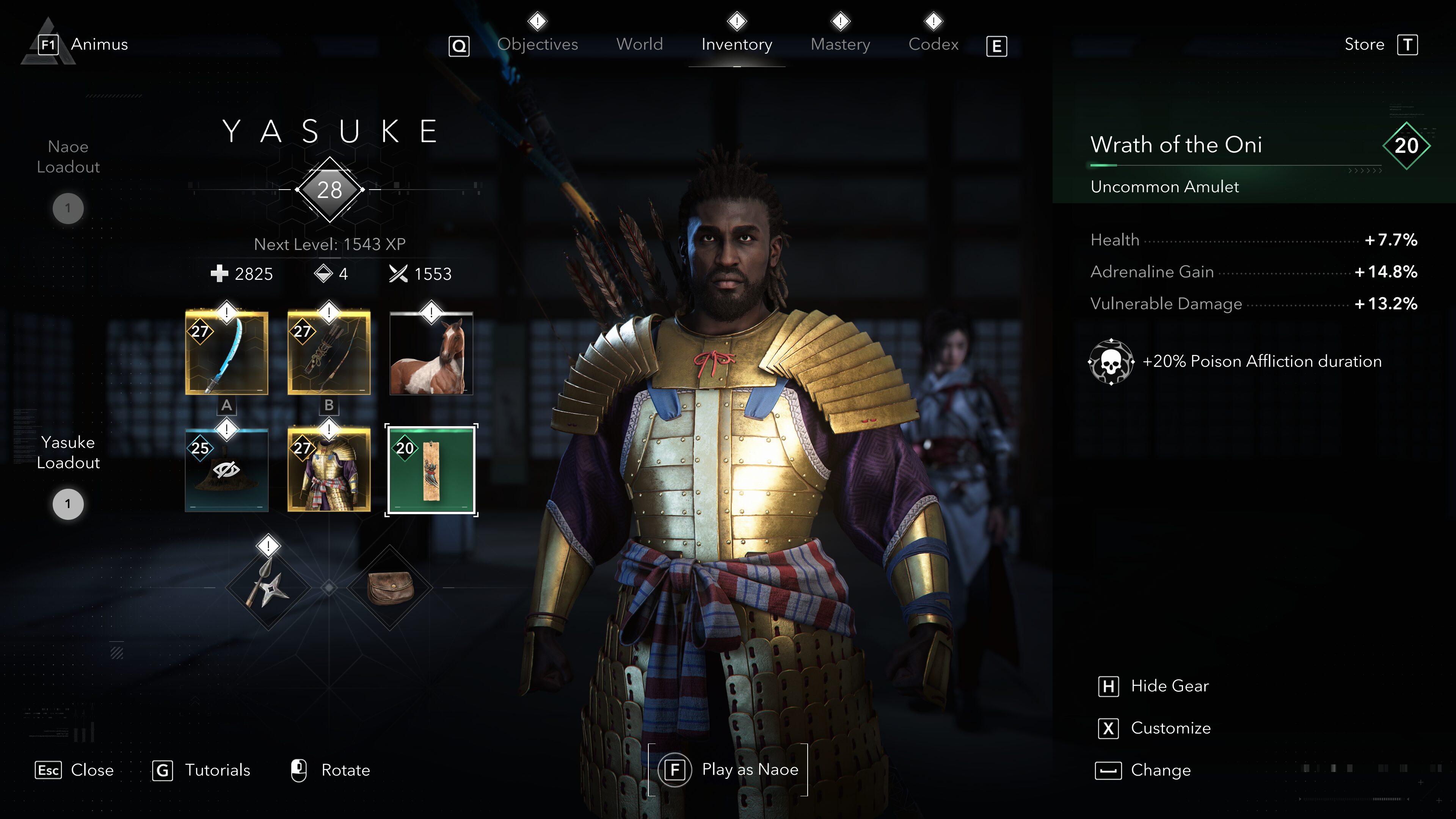Choose Yasuke Loadout 1
This screenshot has width=1456, height=819.
68,504
